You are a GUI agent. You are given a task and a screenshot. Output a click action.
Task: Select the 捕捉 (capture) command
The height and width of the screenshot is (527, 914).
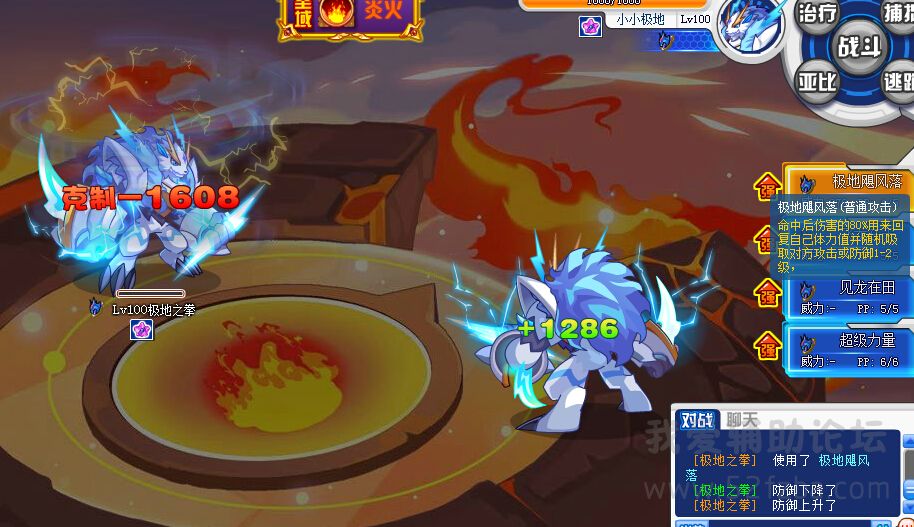898,14
